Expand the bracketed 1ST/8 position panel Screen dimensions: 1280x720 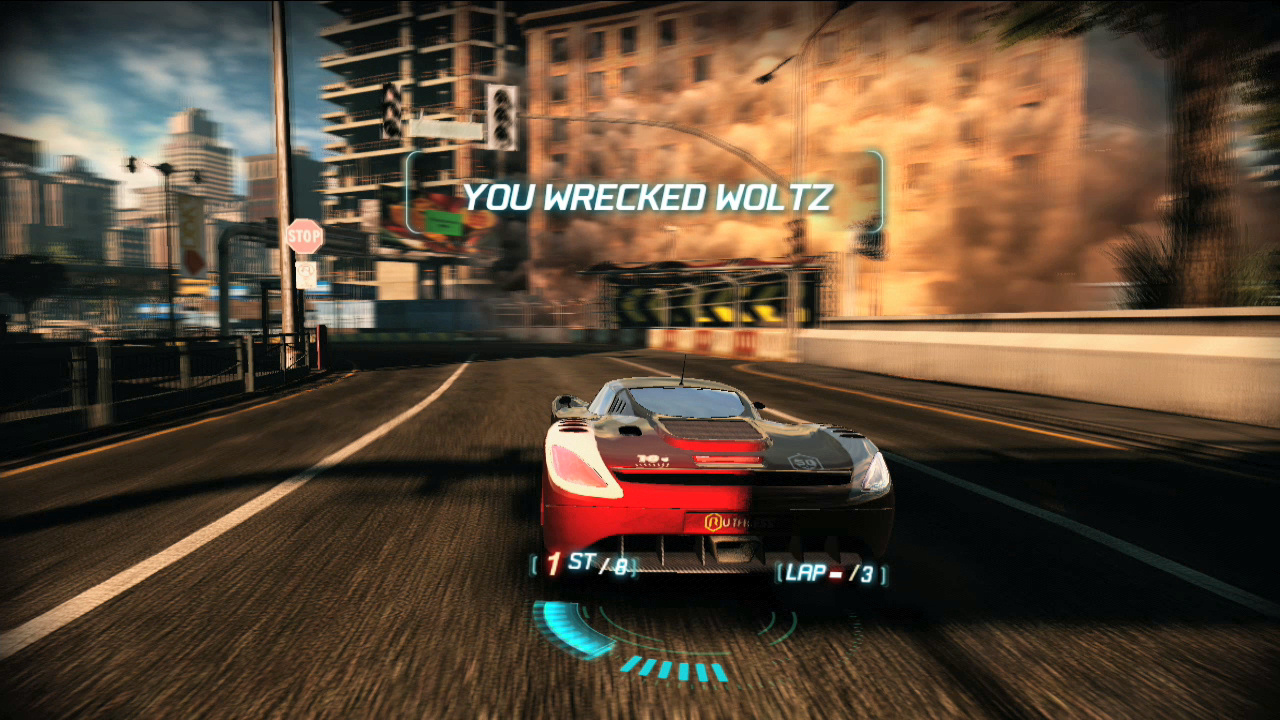click(582, 566)
